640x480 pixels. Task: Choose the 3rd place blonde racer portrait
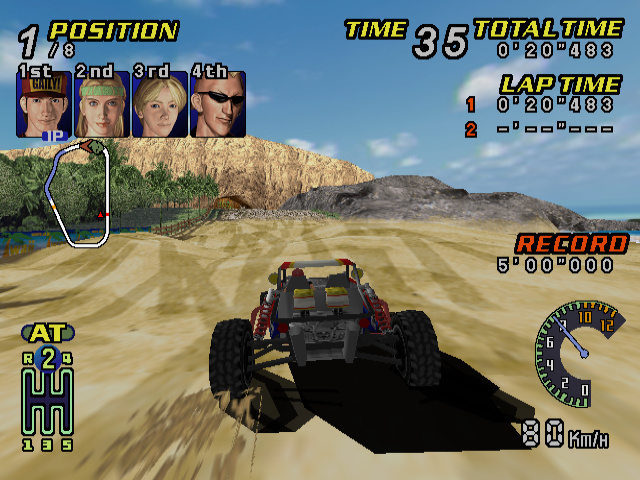tap(159, 104)
